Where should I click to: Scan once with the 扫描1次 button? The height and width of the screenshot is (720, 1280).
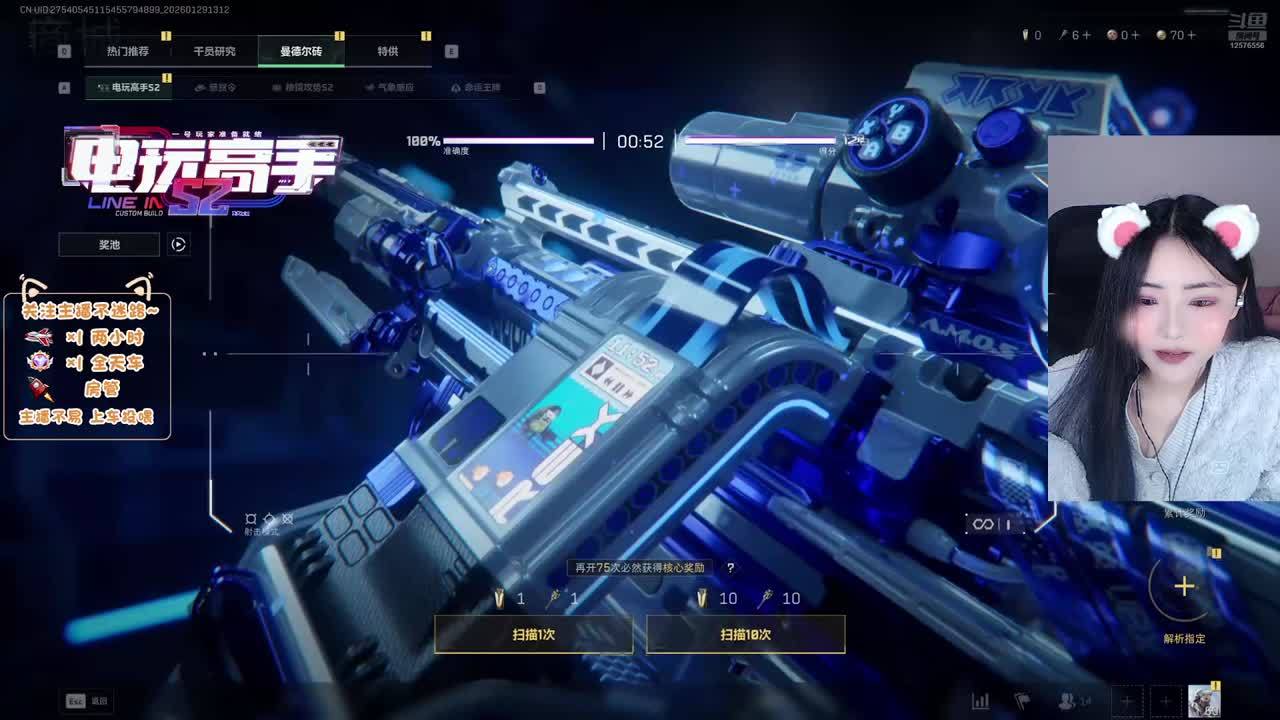tap(533, 634)
